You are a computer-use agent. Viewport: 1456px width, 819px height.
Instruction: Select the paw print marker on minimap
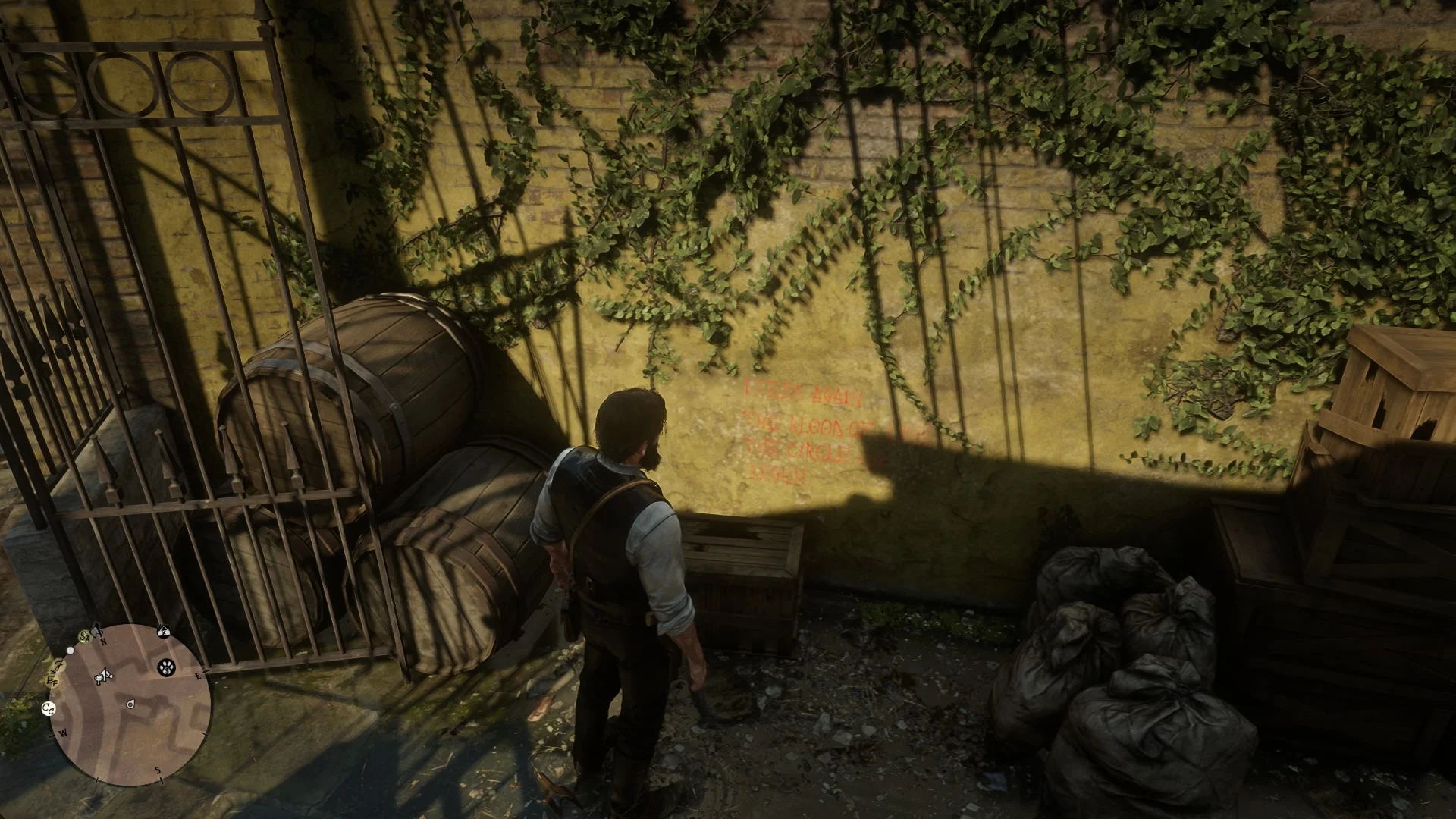click(167, 667)
